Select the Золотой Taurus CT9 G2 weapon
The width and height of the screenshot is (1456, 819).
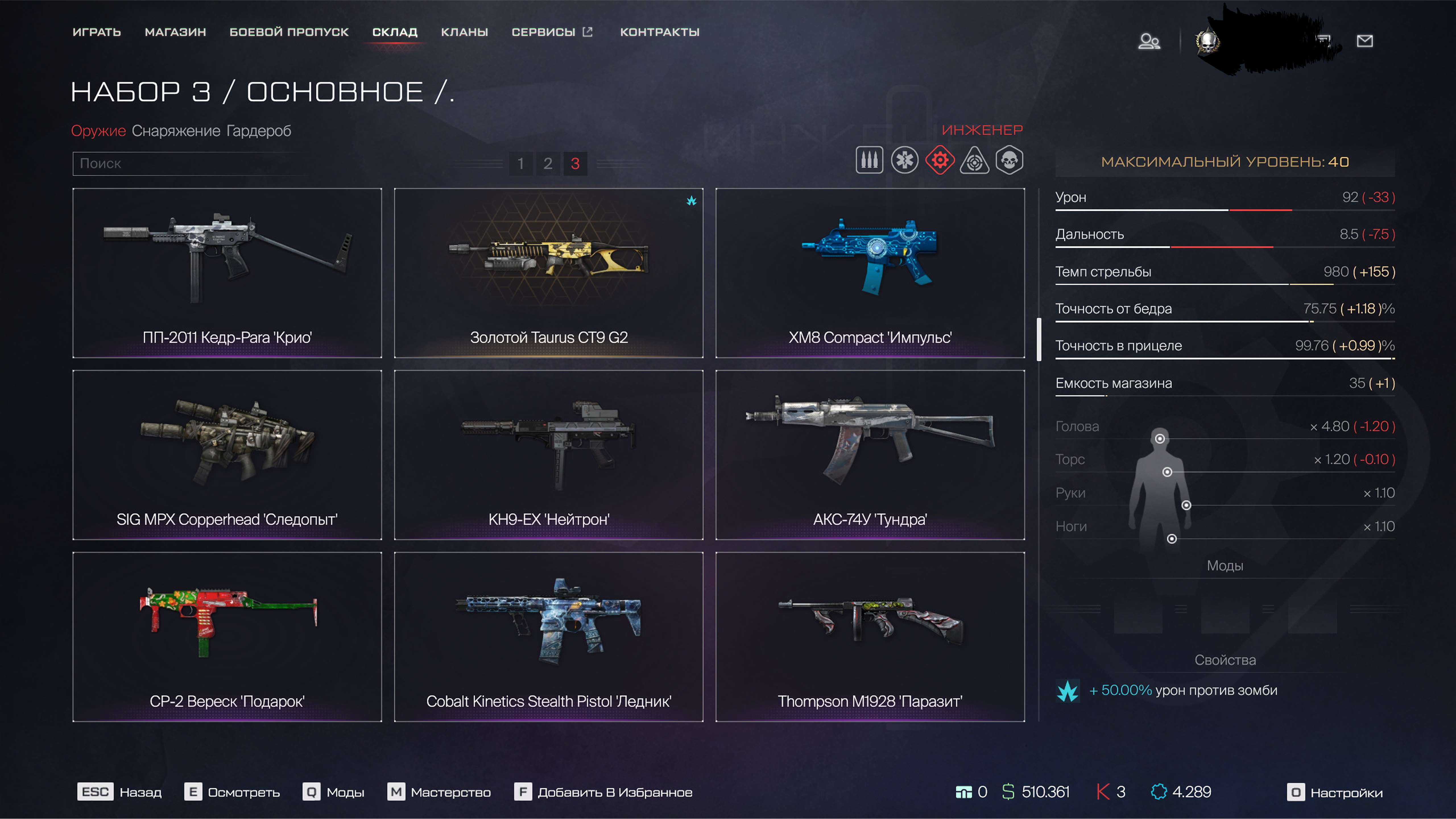point(549,274)
